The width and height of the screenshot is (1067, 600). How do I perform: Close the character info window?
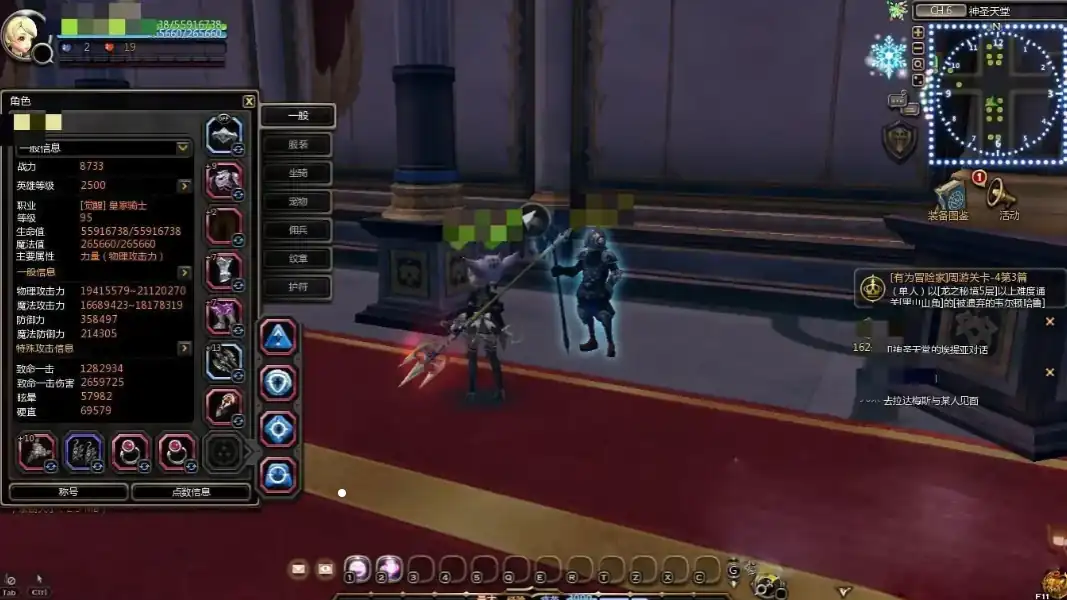(249, 101)
